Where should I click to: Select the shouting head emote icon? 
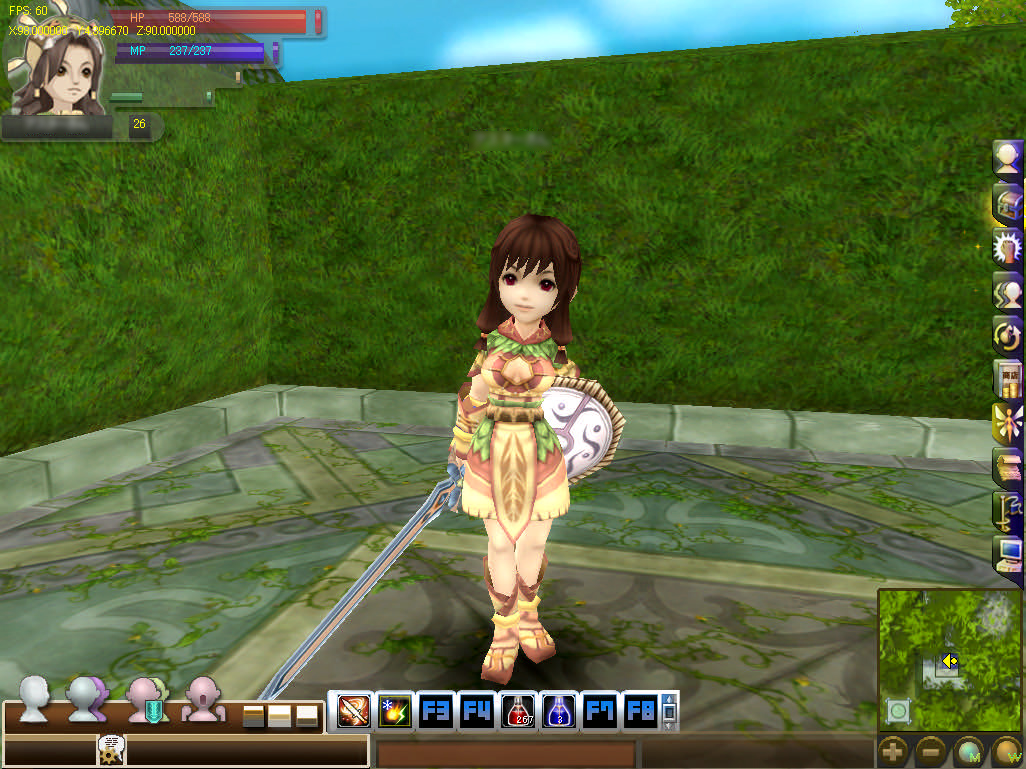[204, 698]
